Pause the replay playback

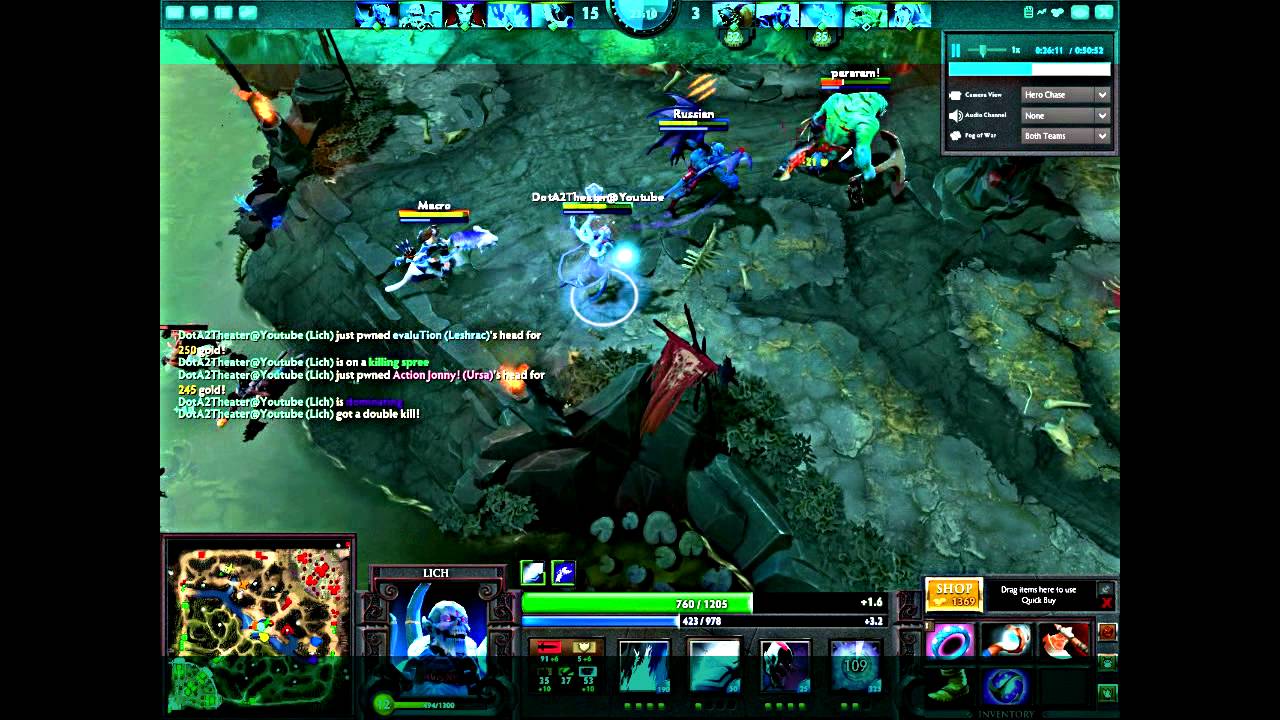coord(956,50)
